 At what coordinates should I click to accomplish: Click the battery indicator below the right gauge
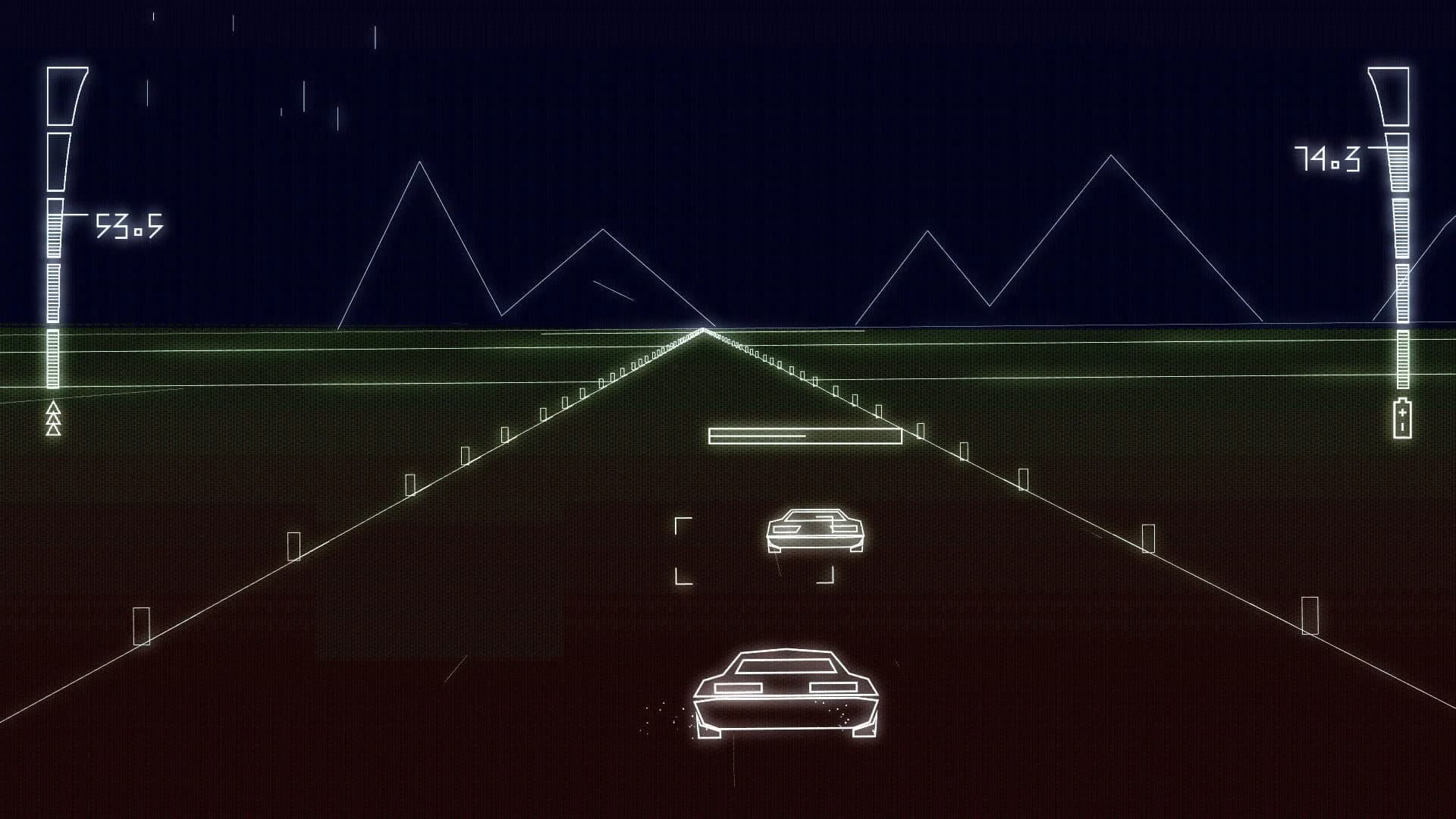(1403, 419)
